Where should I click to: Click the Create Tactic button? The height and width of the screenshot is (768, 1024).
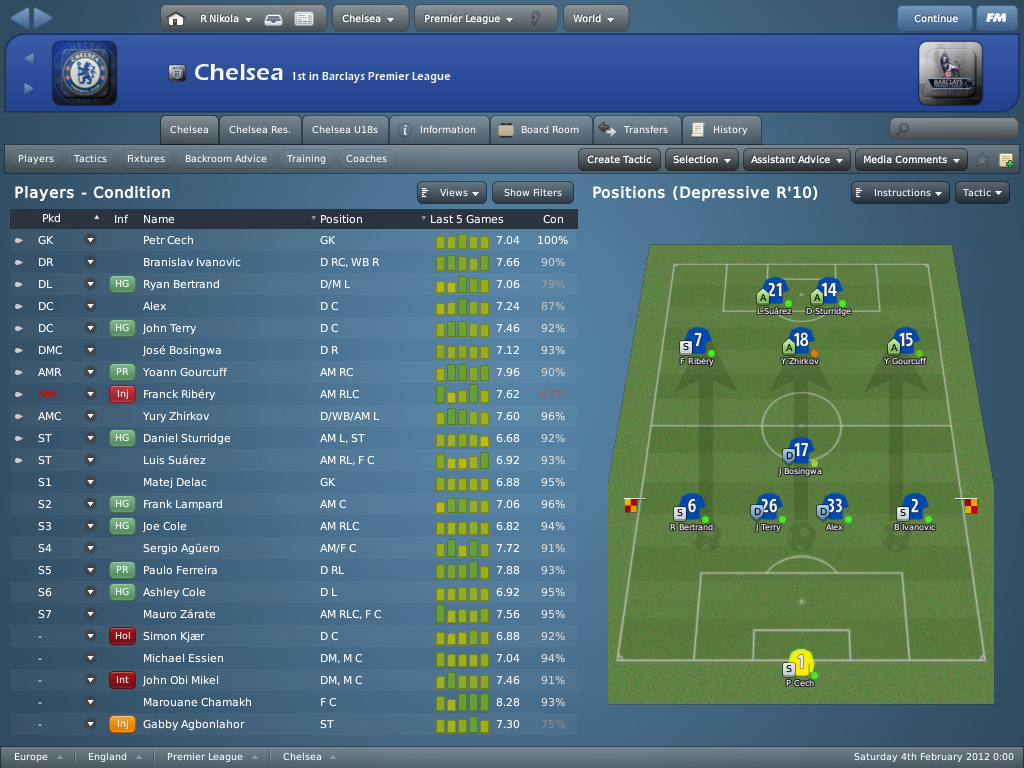pyautogui.click(x=619, y=159)
